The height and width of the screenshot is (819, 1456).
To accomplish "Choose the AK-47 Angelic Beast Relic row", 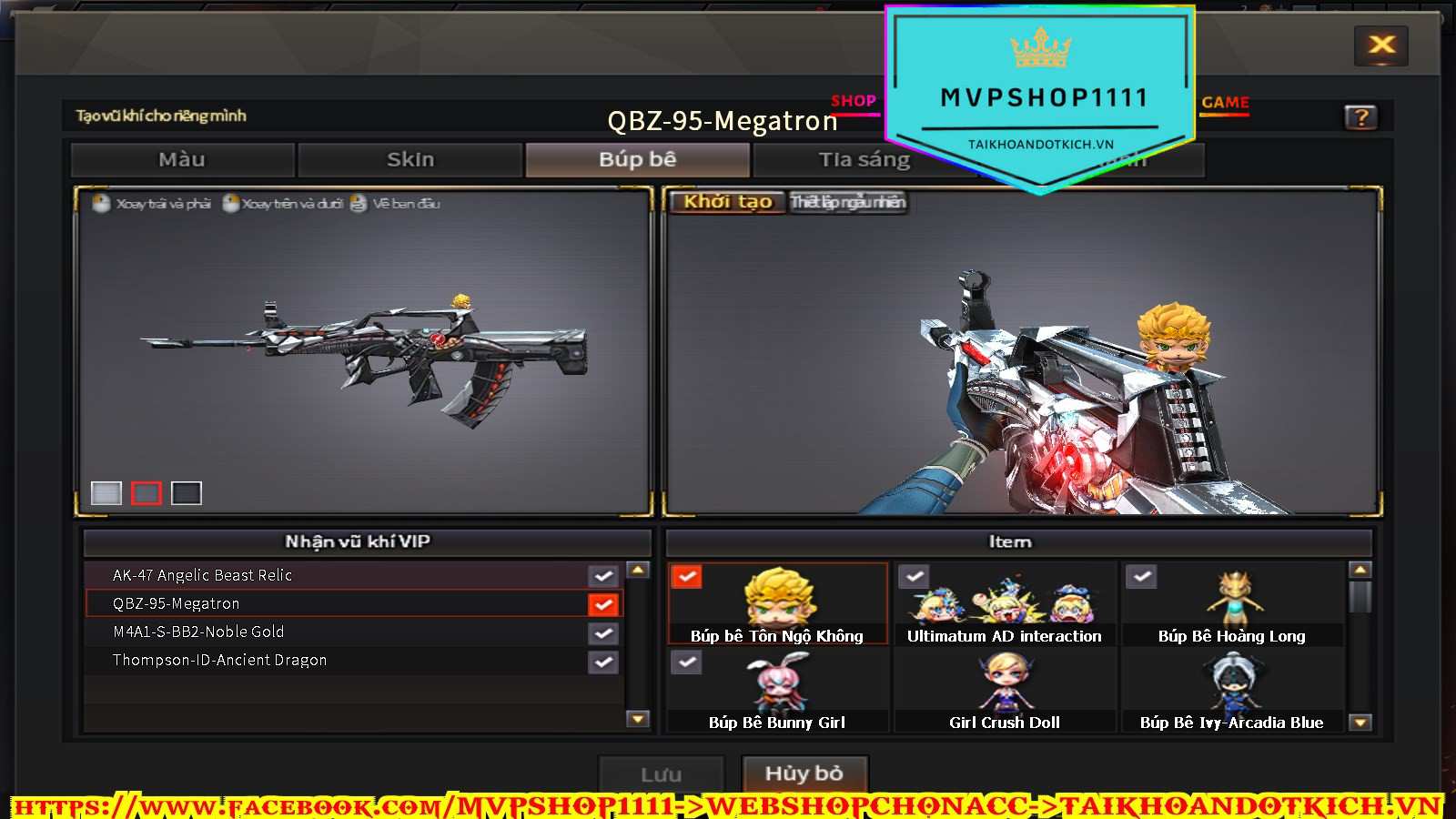I will point(346,575).
